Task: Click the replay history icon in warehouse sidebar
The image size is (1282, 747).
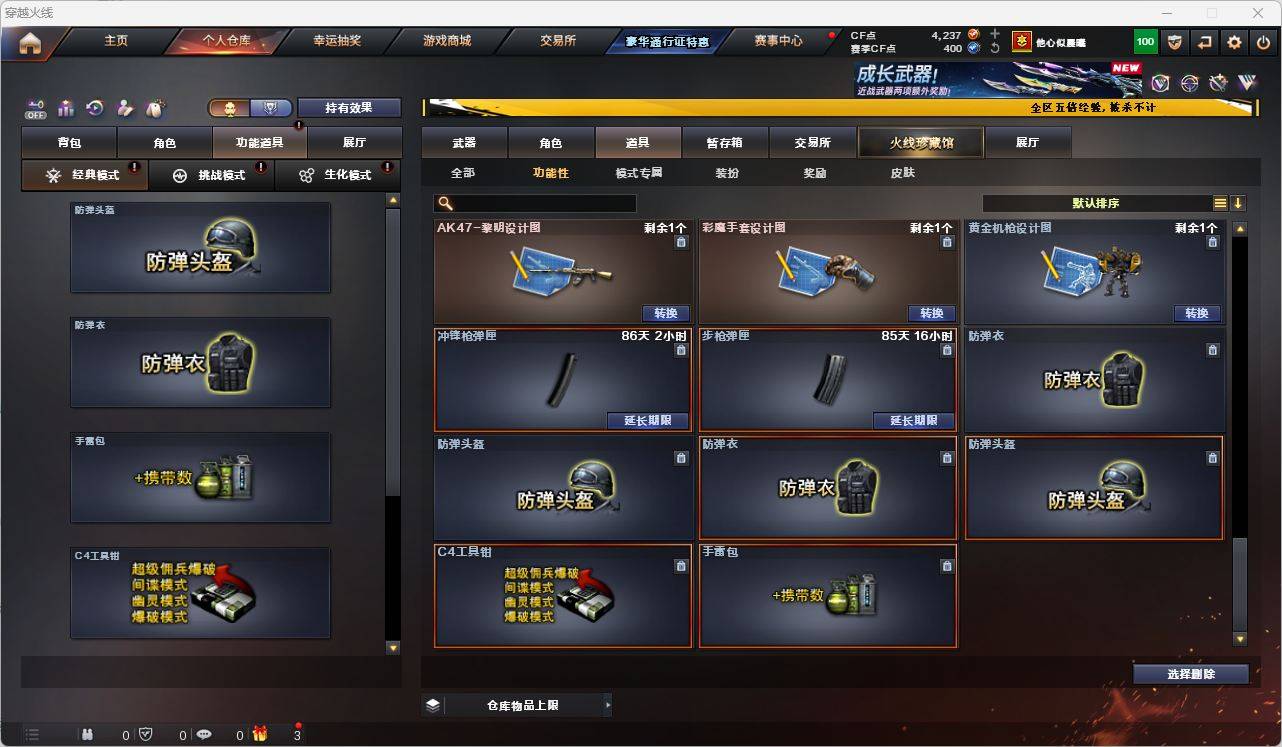Action: click(93, 109)
